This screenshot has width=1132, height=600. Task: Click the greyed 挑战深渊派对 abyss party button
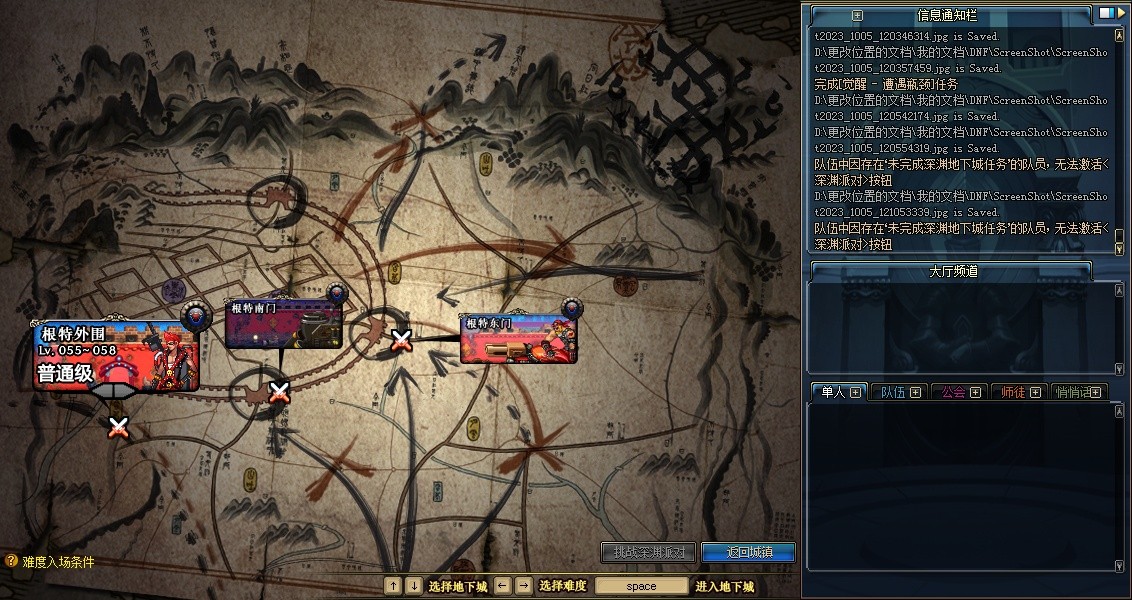(x=648, y=552)
